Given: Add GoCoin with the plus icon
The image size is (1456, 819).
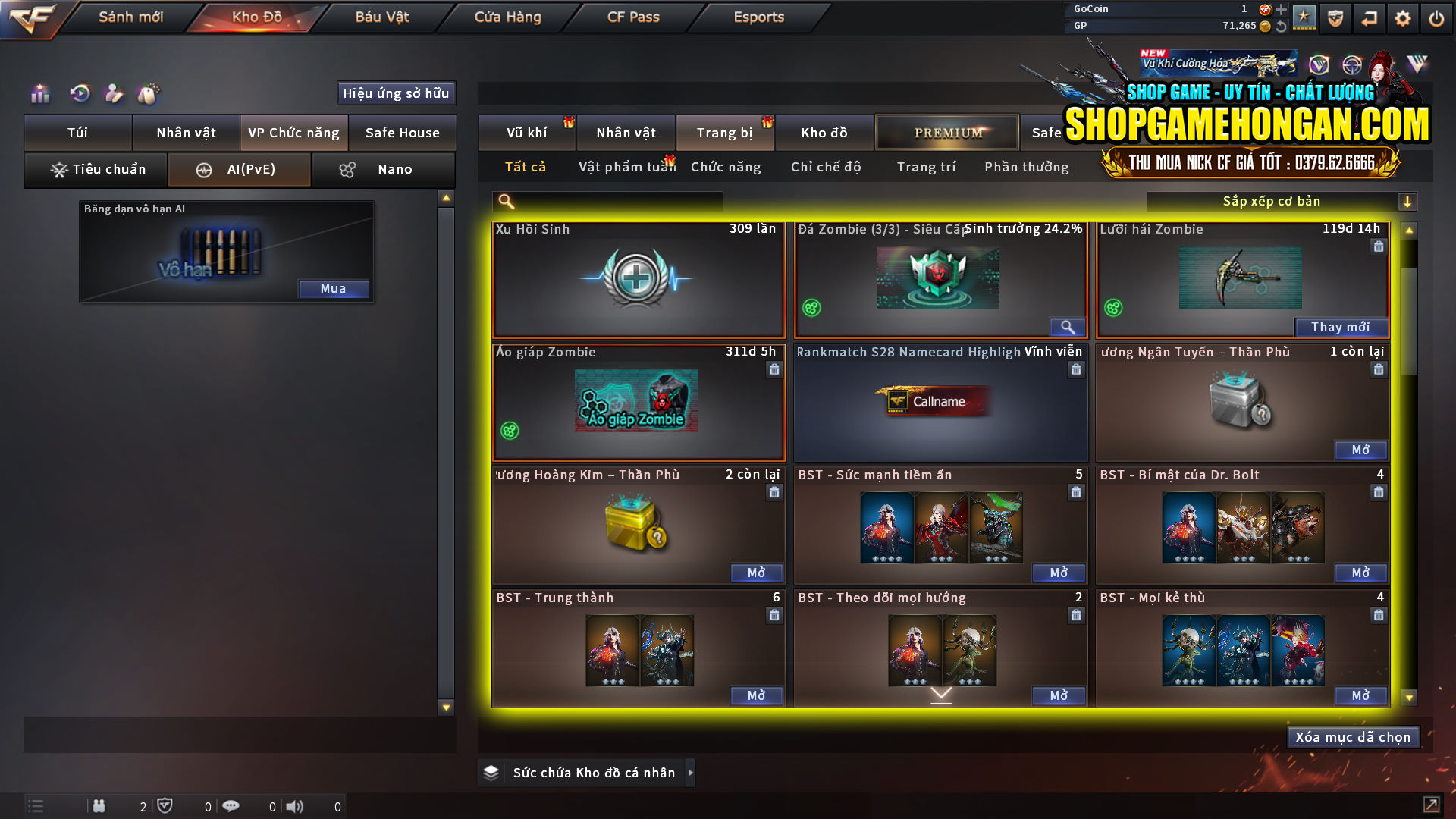Looking at the screenshot, I should click(1282, 10).
